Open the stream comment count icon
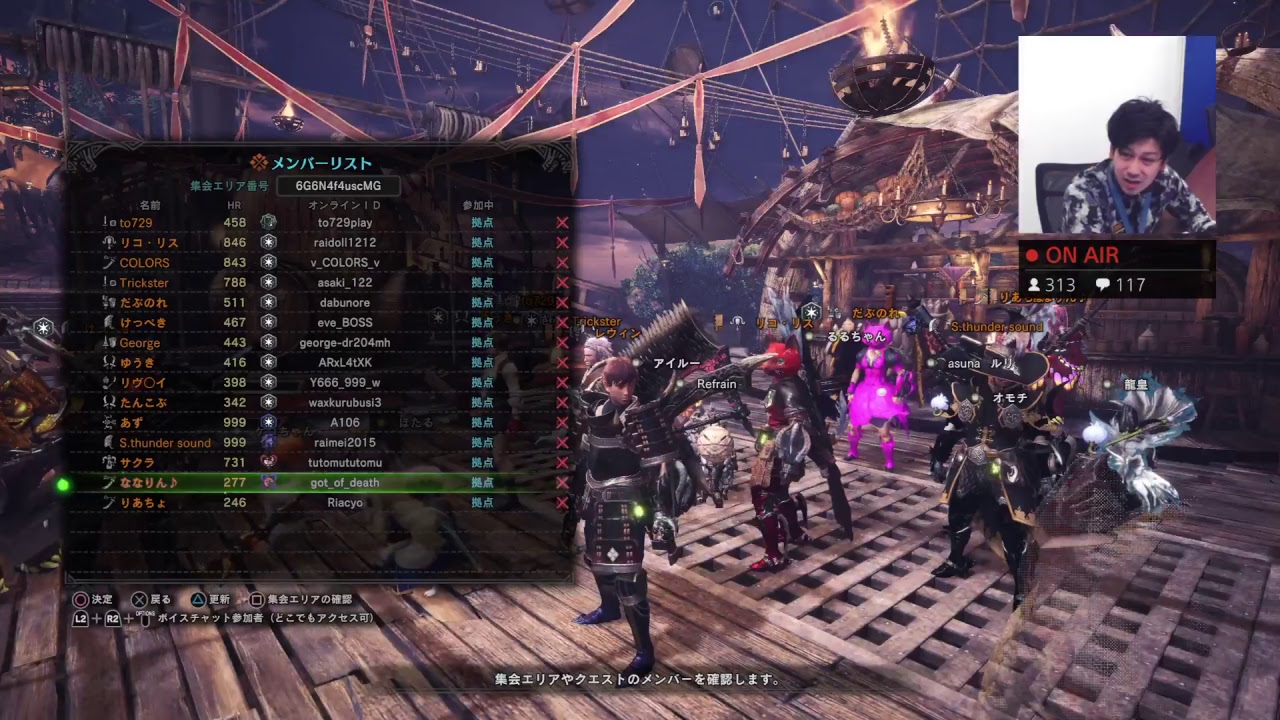1280x720 pixels. pyautogui.click(x=1103, y=285)
